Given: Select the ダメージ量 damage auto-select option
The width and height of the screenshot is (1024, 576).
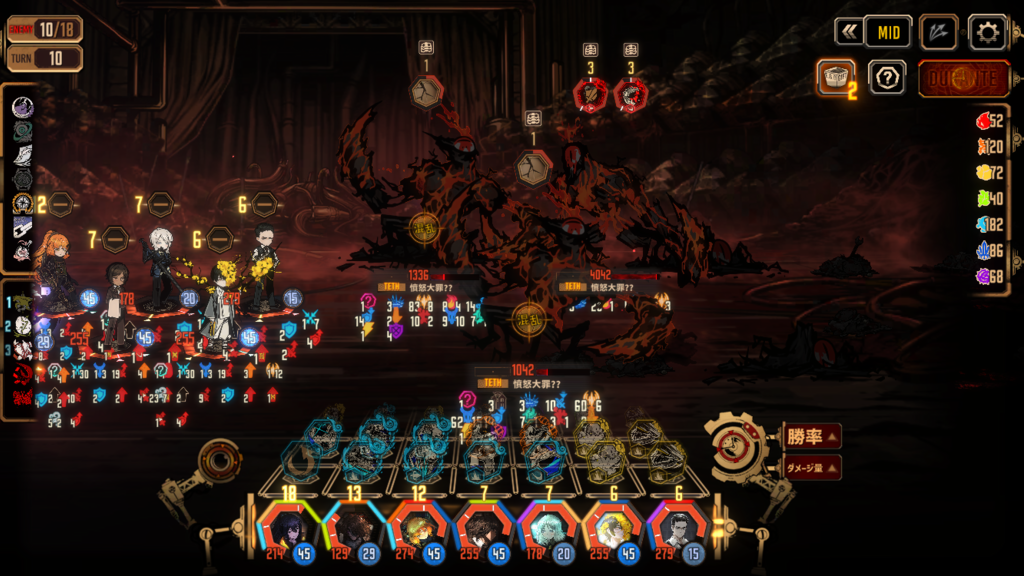Looking at the screenshot, I should 811,466.
